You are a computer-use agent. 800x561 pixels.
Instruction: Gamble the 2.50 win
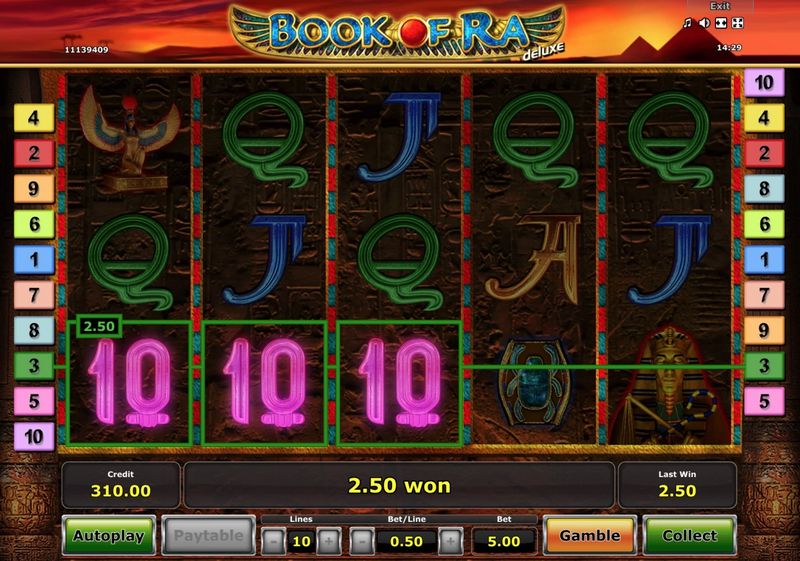point(589,536)
